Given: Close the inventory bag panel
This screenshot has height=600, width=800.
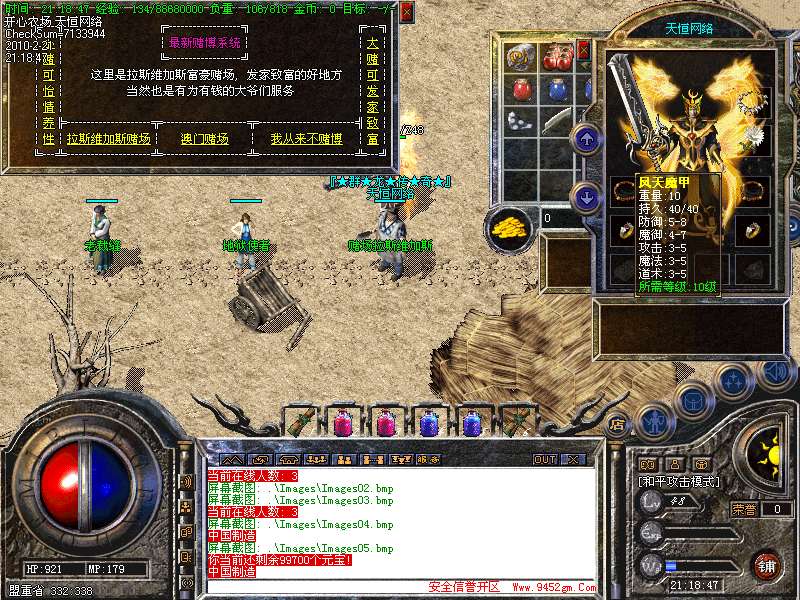Looking at the screenshot, I should [583, 48].
